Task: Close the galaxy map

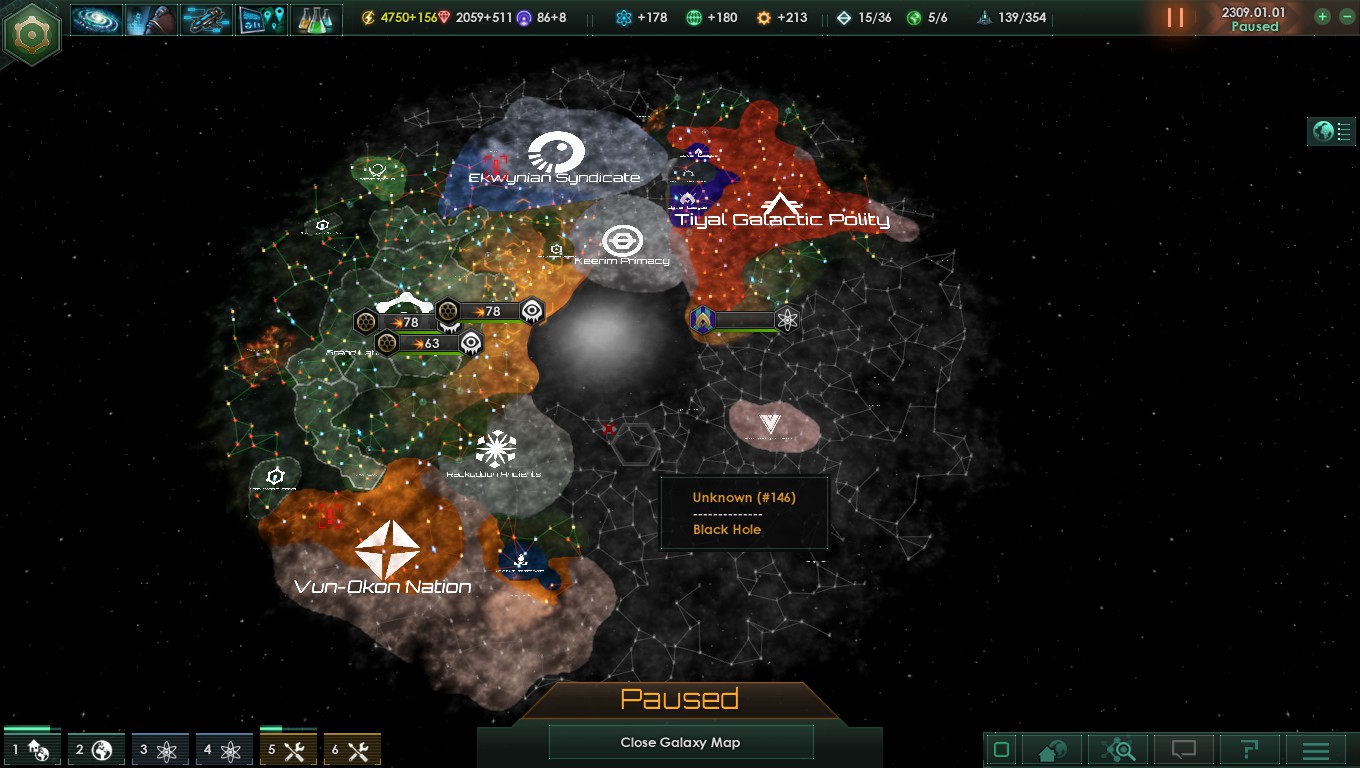Action: (x=680, y=742)
